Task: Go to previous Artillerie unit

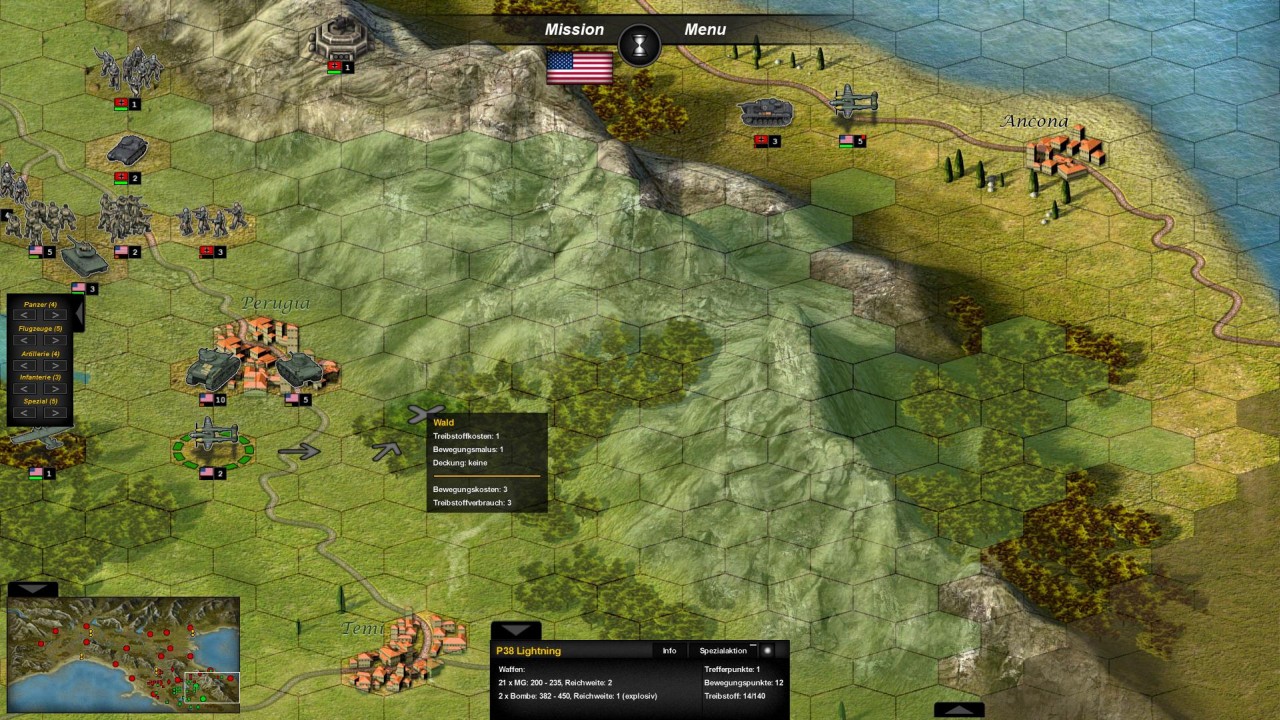Action: [x=26, y=365]
